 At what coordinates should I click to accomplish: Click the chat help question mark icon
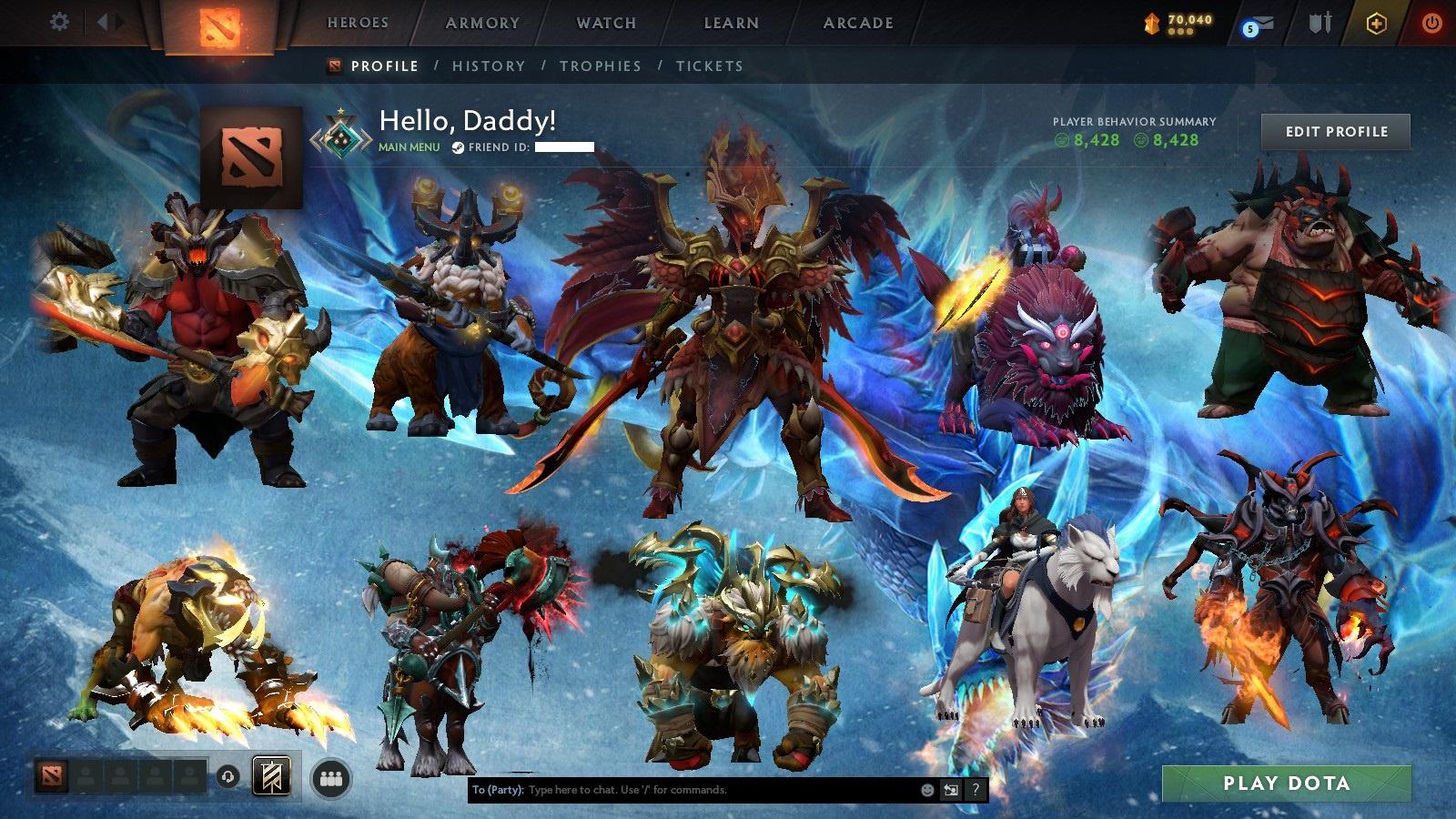pyautogui.click(x=974, y=790)
